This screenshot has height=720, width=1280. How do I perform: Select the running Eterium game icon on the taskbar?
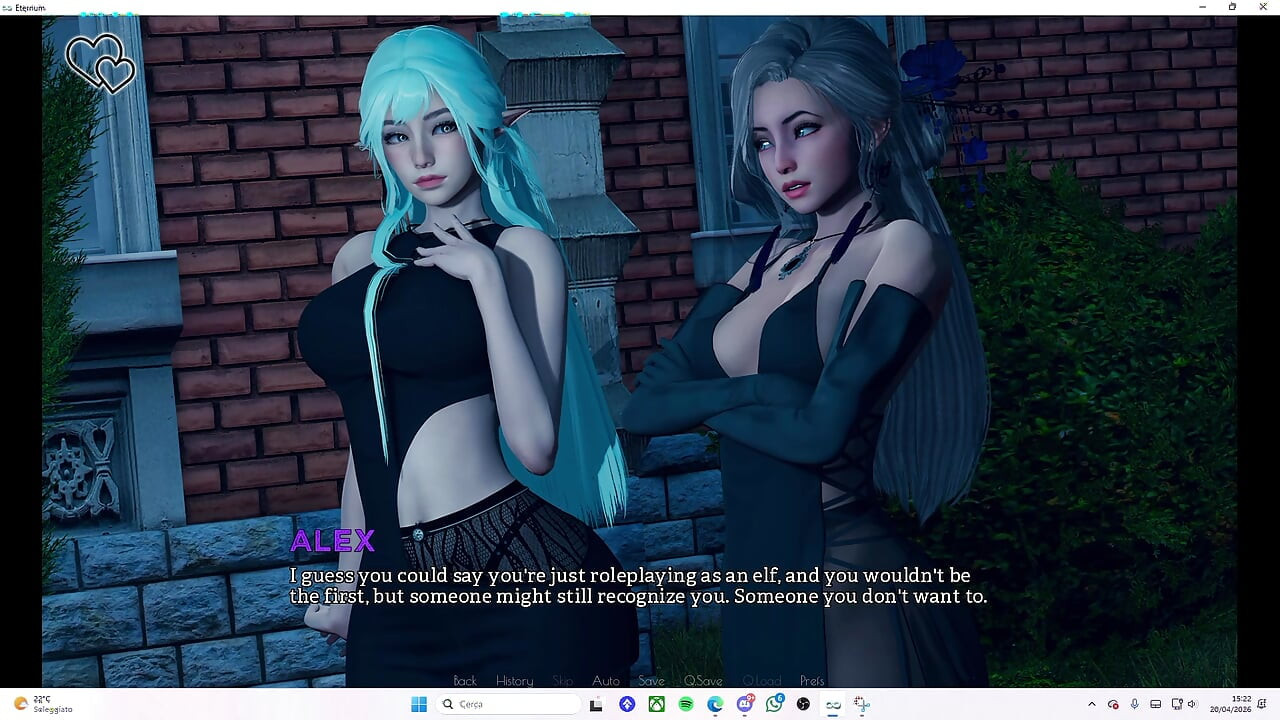pos(834,704)
